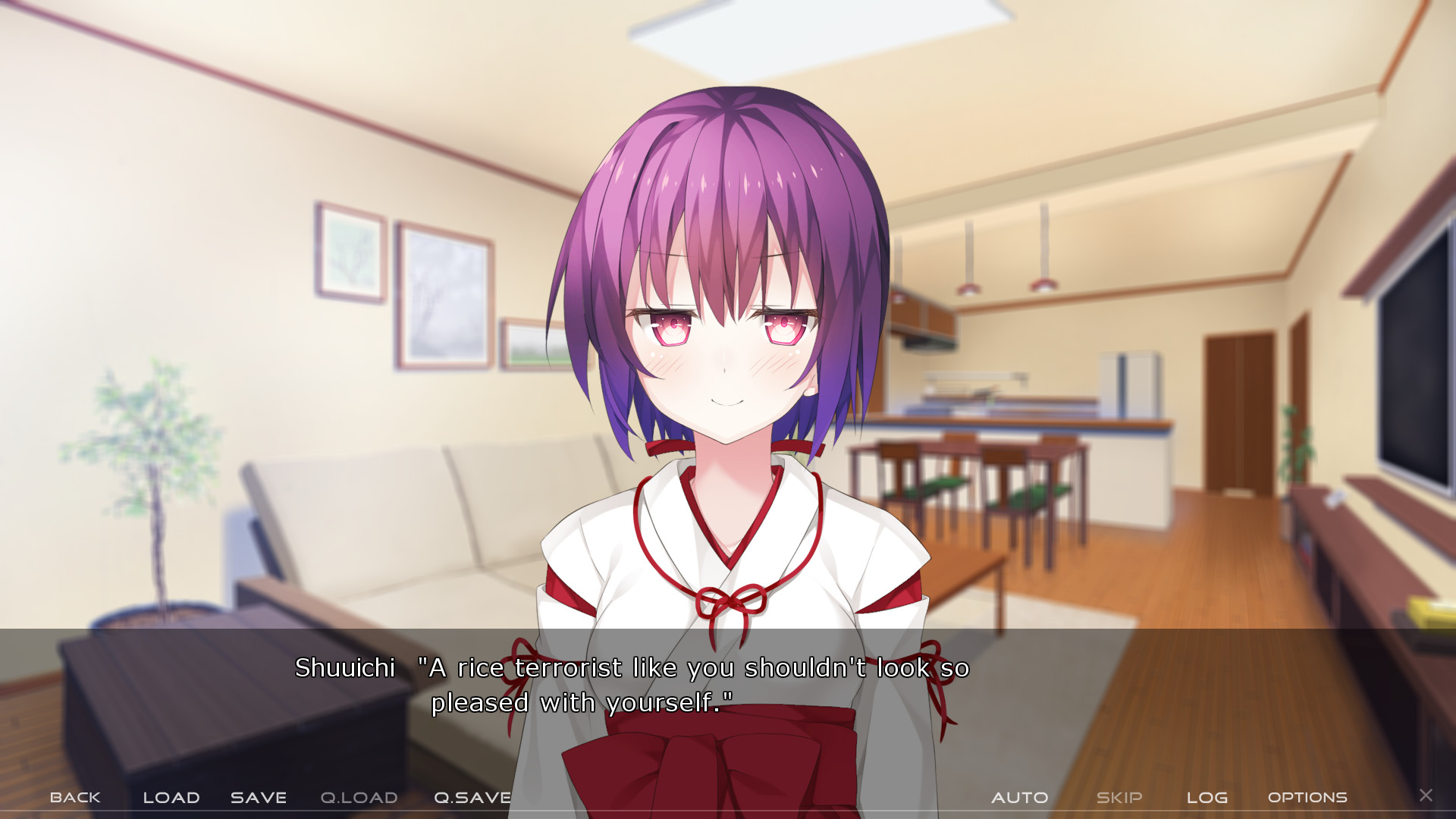Viewport: 1456px width, 819px height.
Task: Expand the save menu via SAVE label
Action: 258,797
